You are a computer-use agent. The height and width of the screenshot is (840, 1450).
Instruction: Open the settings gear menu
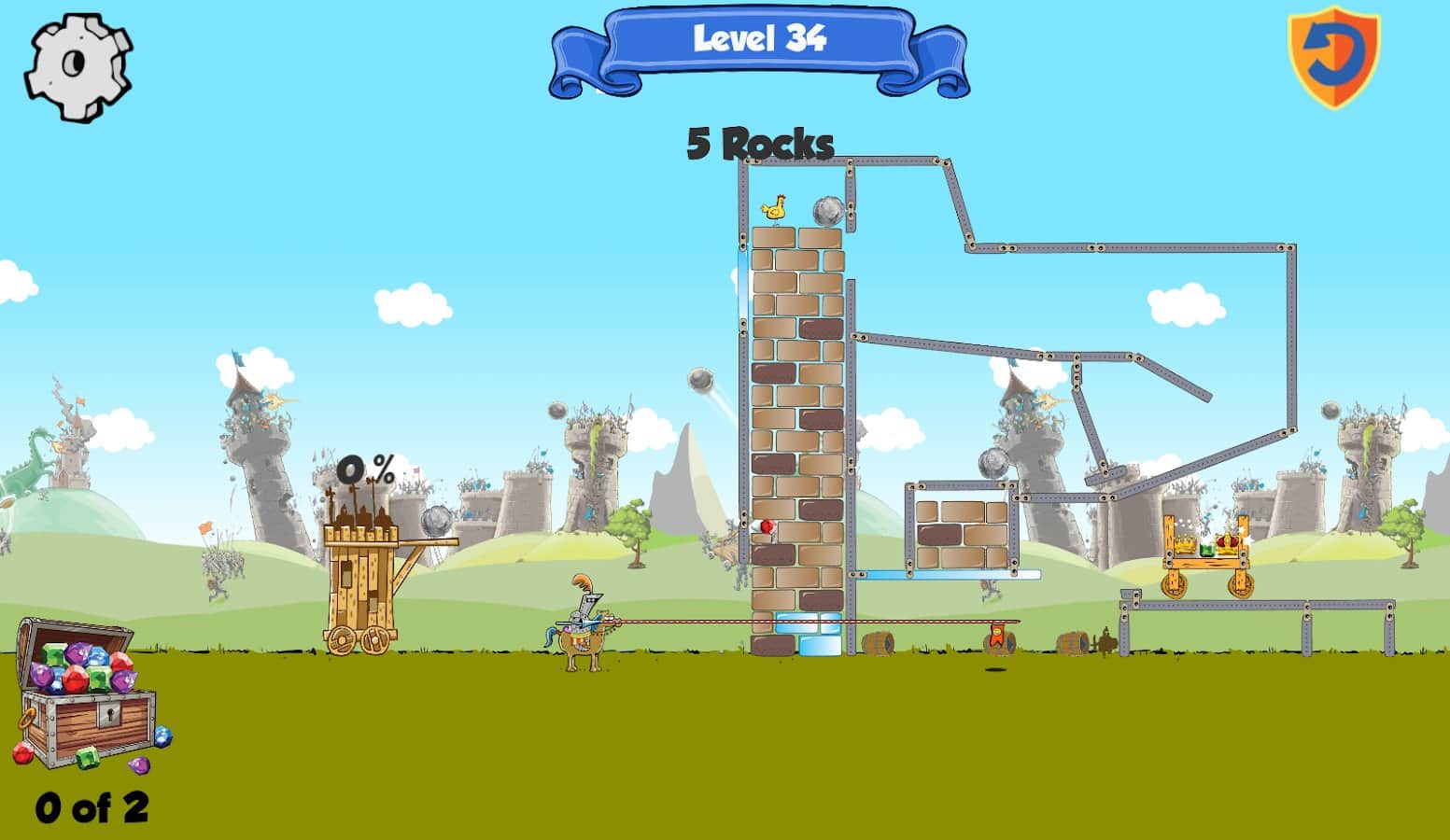[x=77, y=65]
